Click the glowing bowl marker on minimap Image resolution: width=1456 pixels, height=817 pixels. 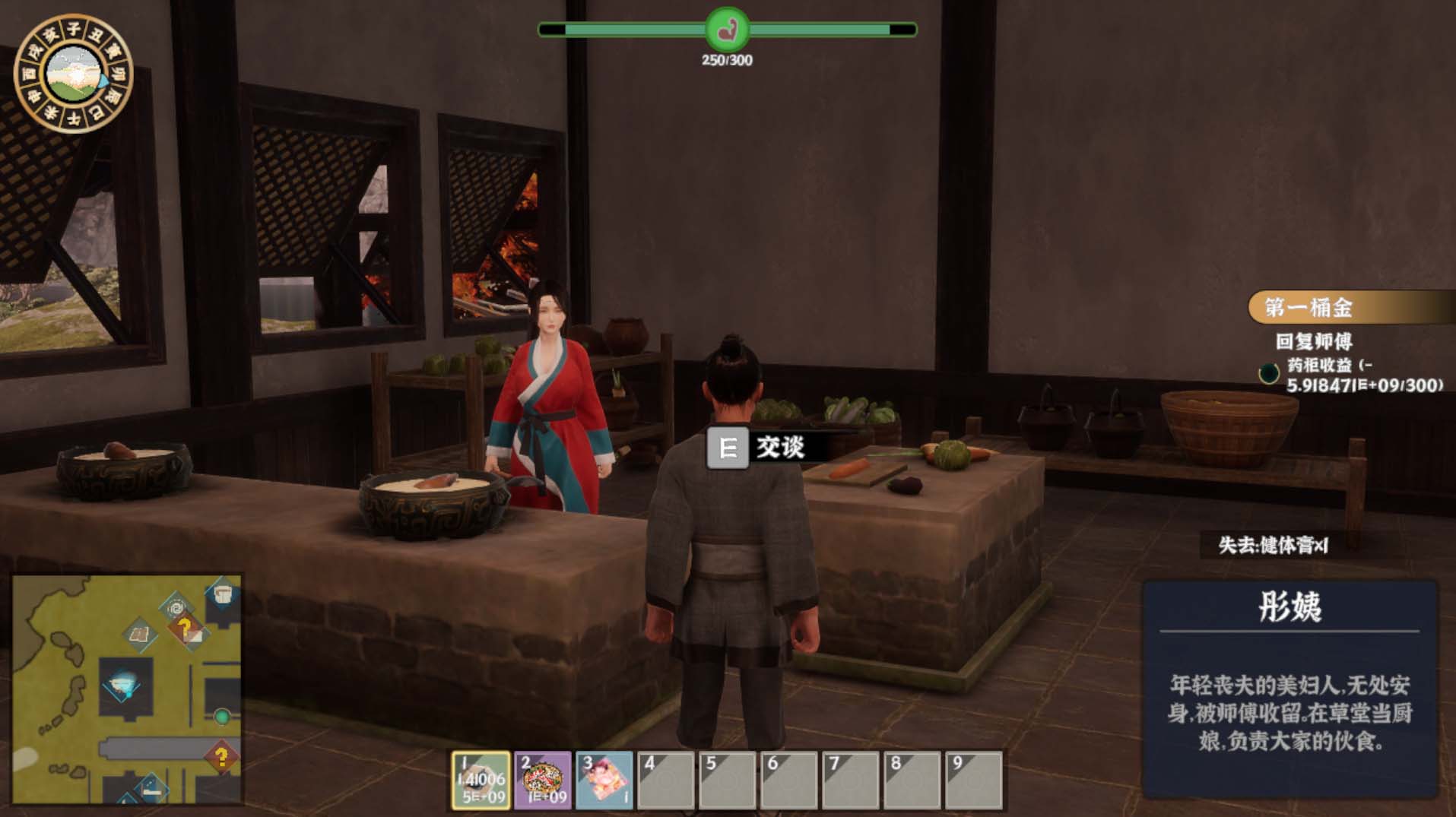tap(122, 683)
